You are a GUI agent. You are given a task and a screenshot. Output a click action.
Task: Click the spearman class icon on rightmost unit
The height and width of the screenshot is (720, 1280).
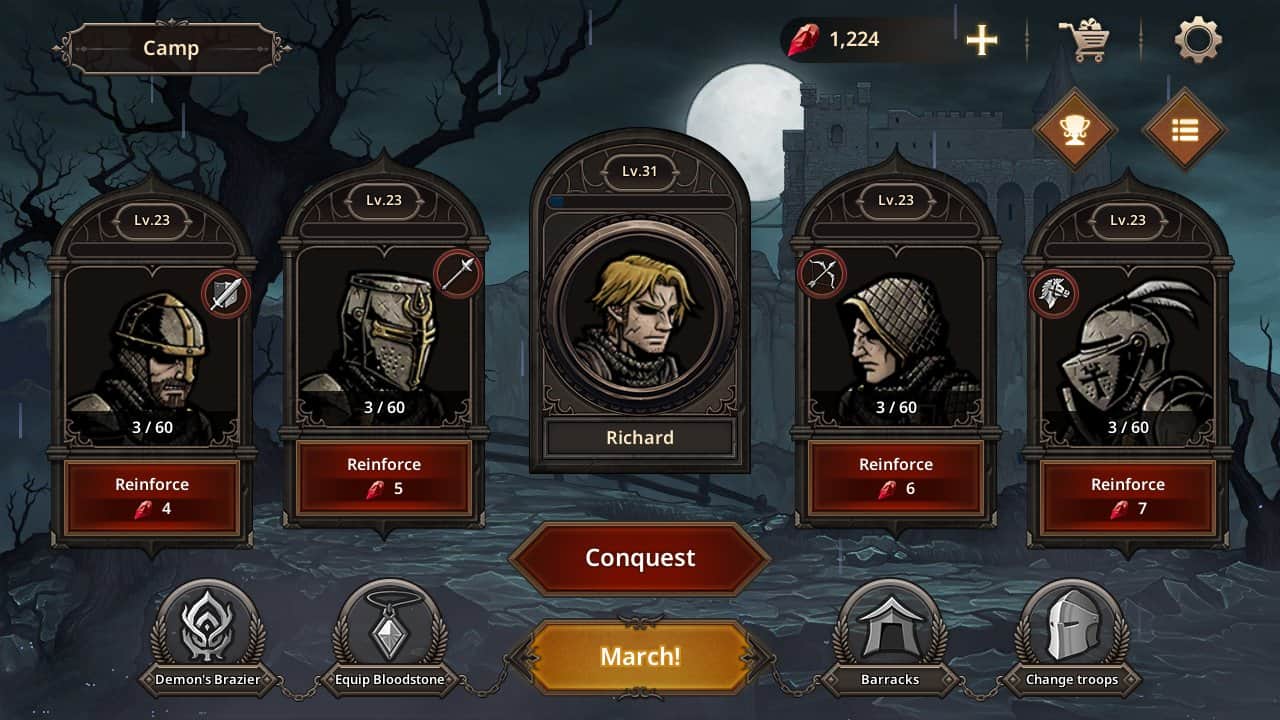(1052, 294)
